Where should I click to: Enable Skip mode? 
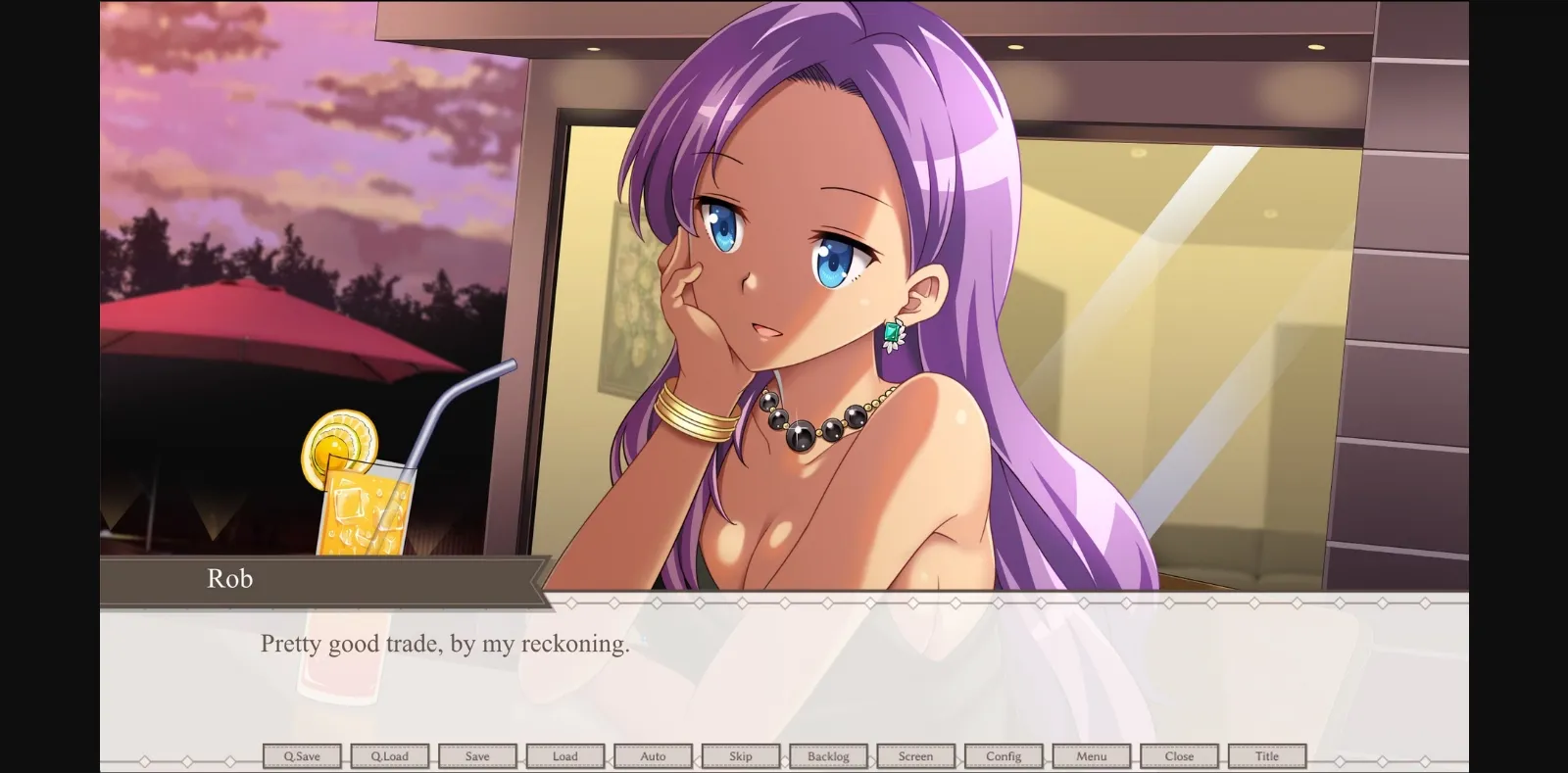741,755
